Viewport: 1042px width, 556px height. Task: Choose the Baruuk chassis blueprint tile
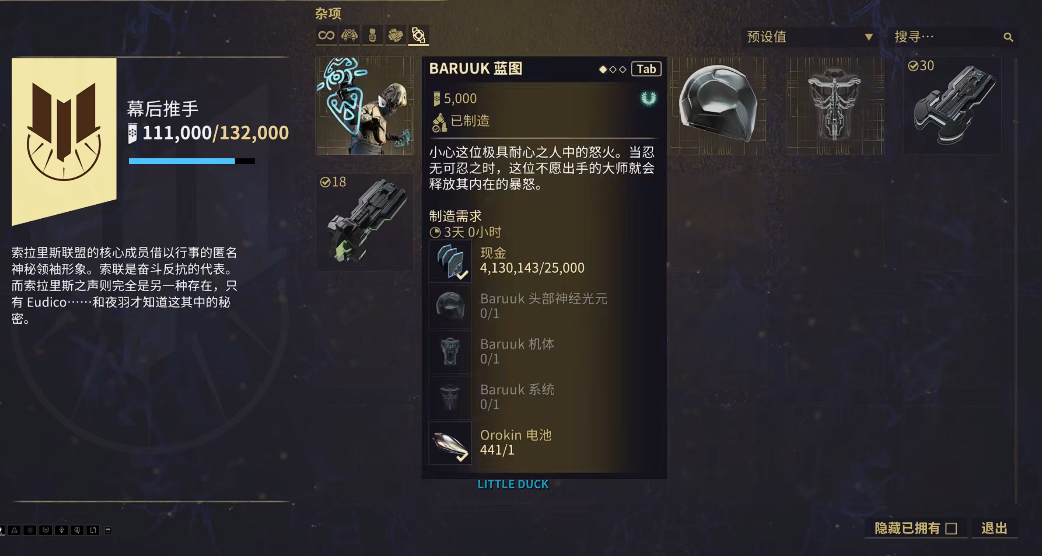coord(836,105)
